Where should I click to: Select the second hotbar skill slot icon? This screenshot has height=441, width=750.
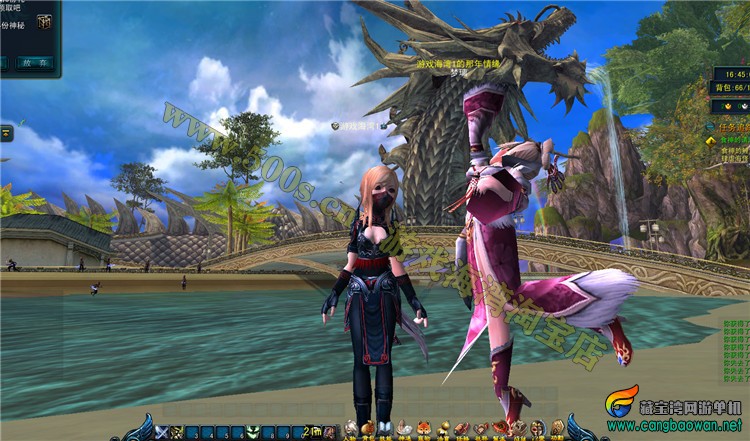click(176, 432)
